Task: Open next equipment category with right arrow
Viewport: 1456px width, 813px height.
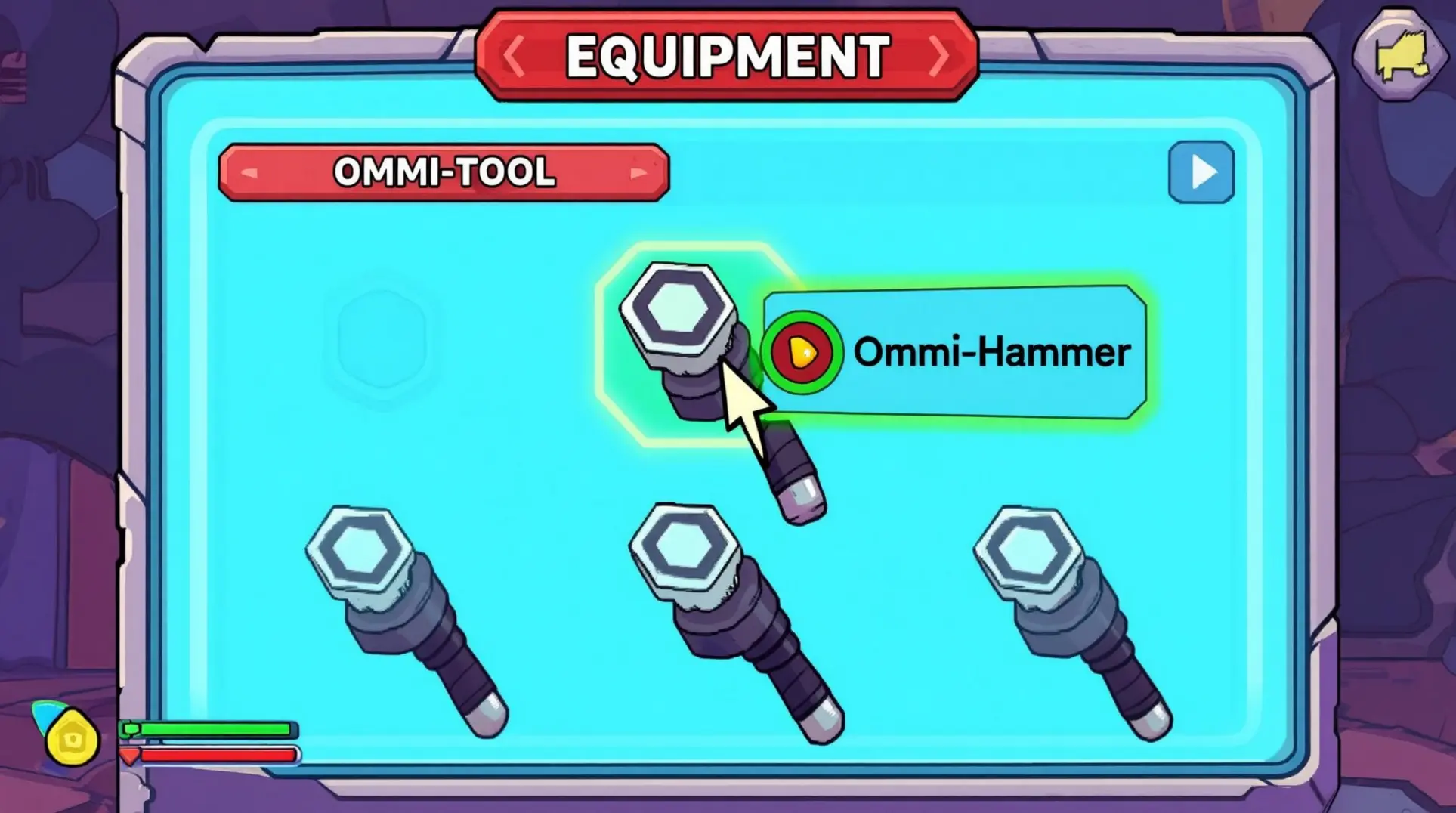Action: [x=939, y=54]
